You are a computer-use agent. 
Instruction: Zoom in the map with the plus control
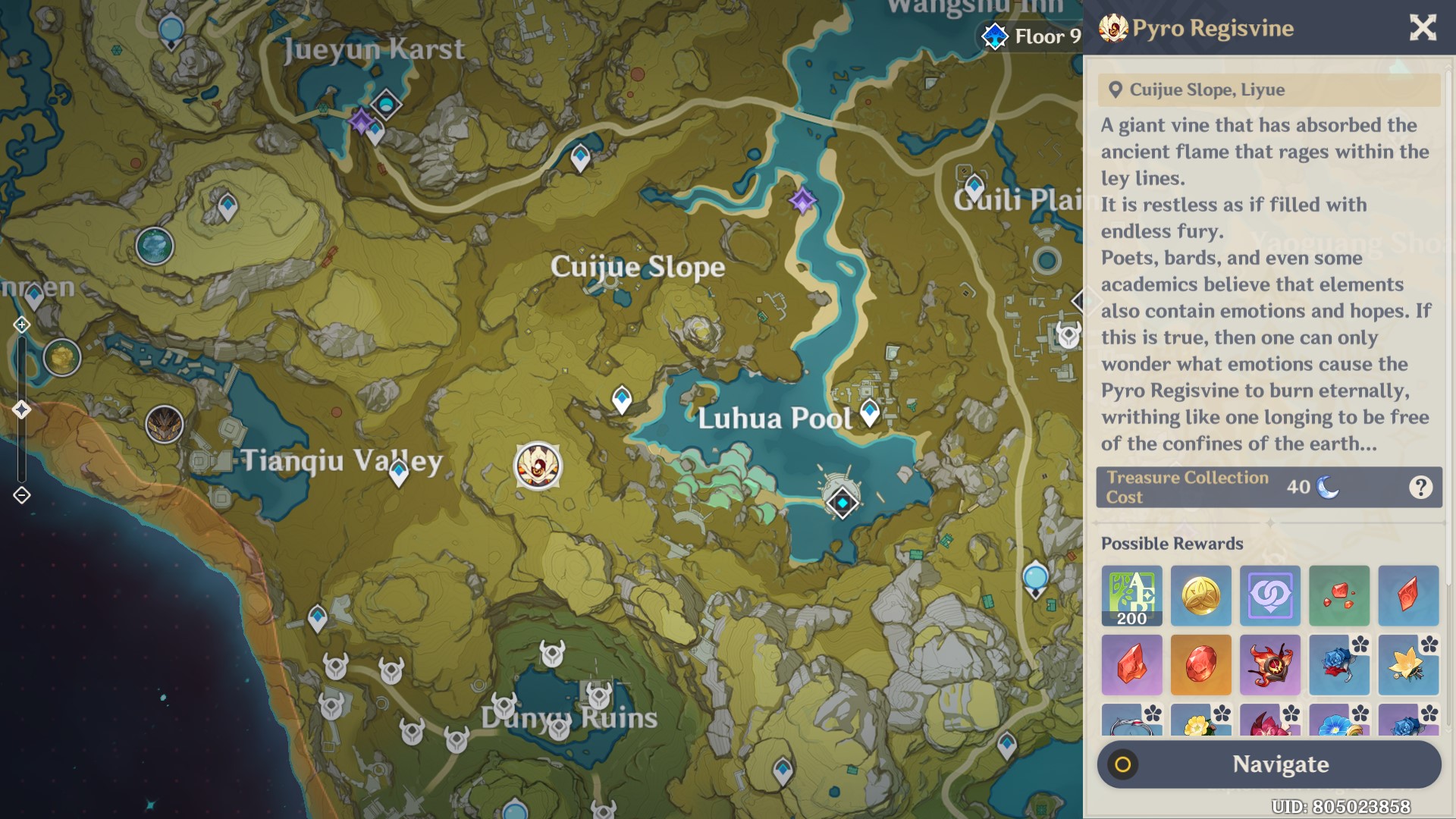[x=21, y=325]
